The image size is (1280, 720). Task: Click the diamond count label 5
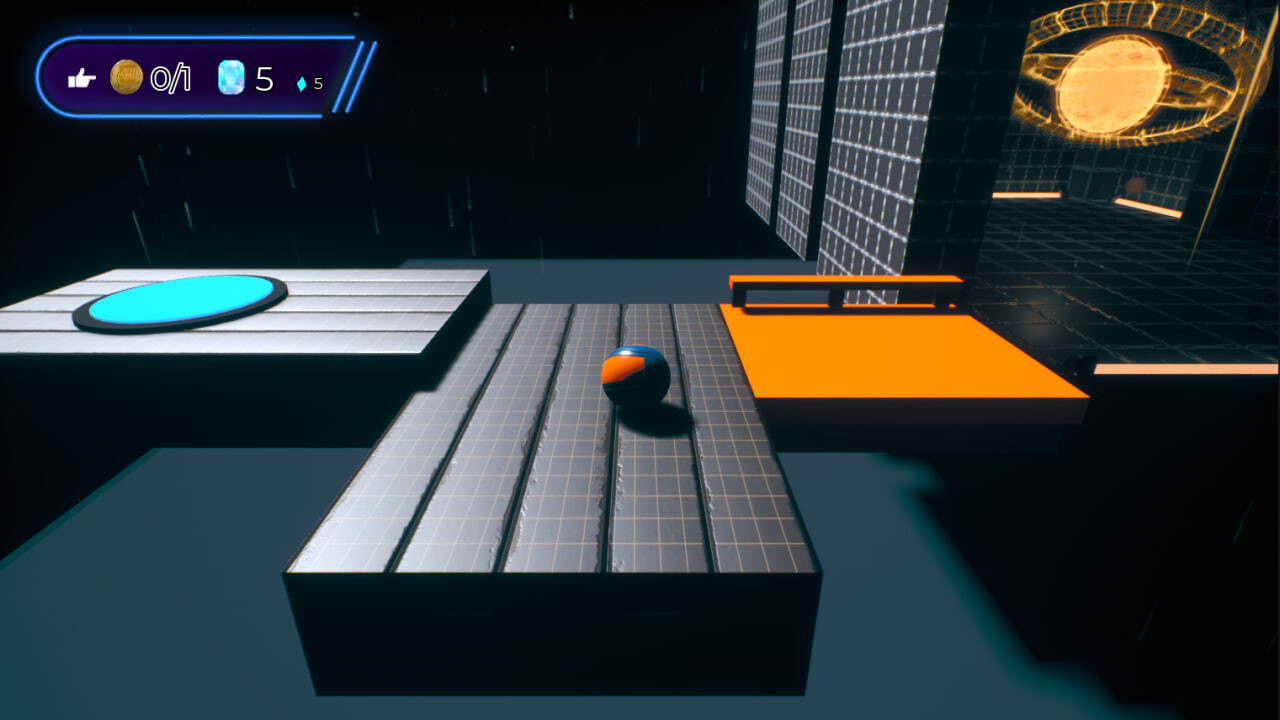tap(318, 82)
